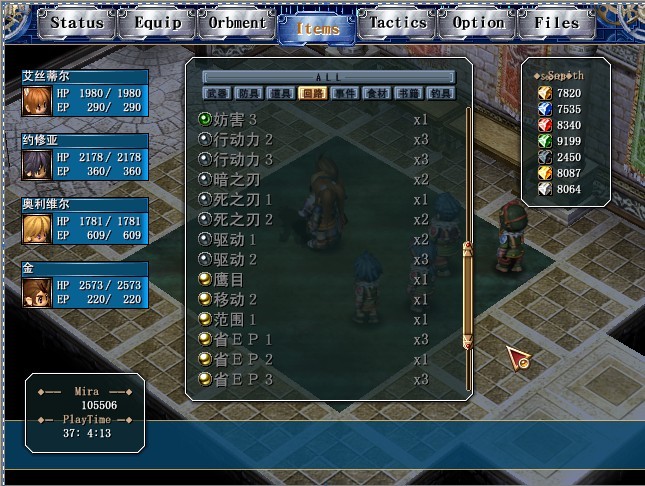Switch to the Files tab
Image resolution: width=645 pixels, height=486 pixels.
click(556, 22)
